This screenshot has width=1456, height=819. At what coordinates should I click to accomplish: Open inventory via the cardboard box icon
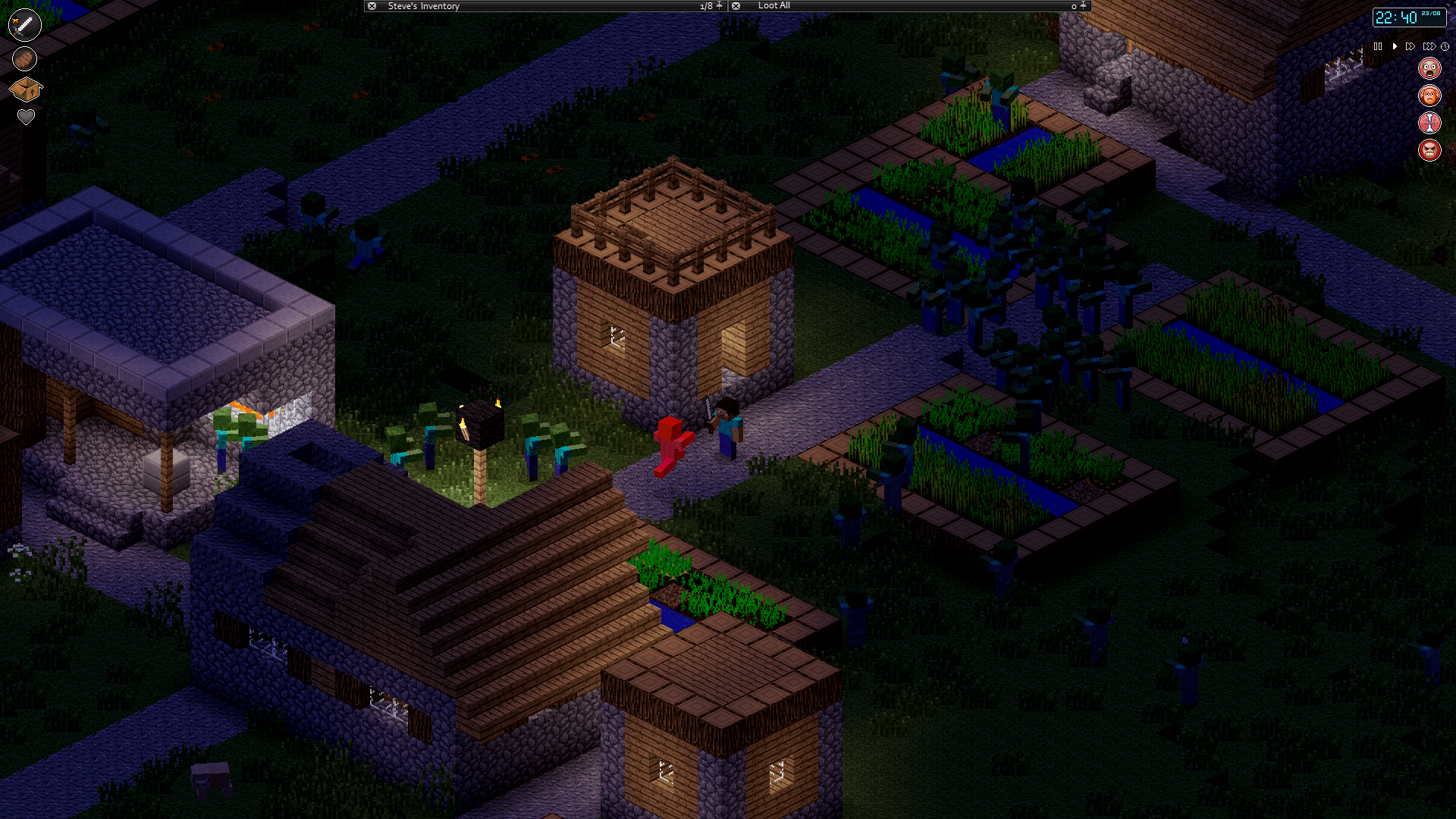click(x=24, y=89)
